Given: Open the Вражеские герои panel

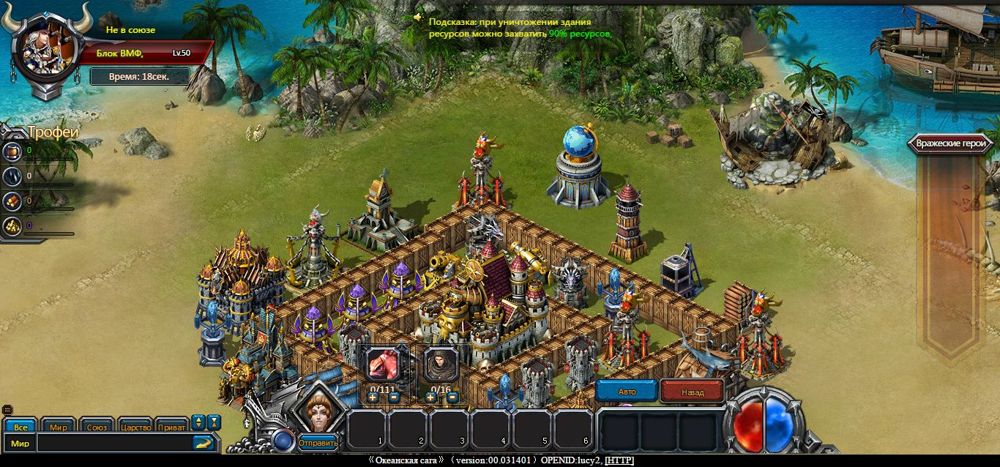Looking at the screenshot, I should (948, 144).
